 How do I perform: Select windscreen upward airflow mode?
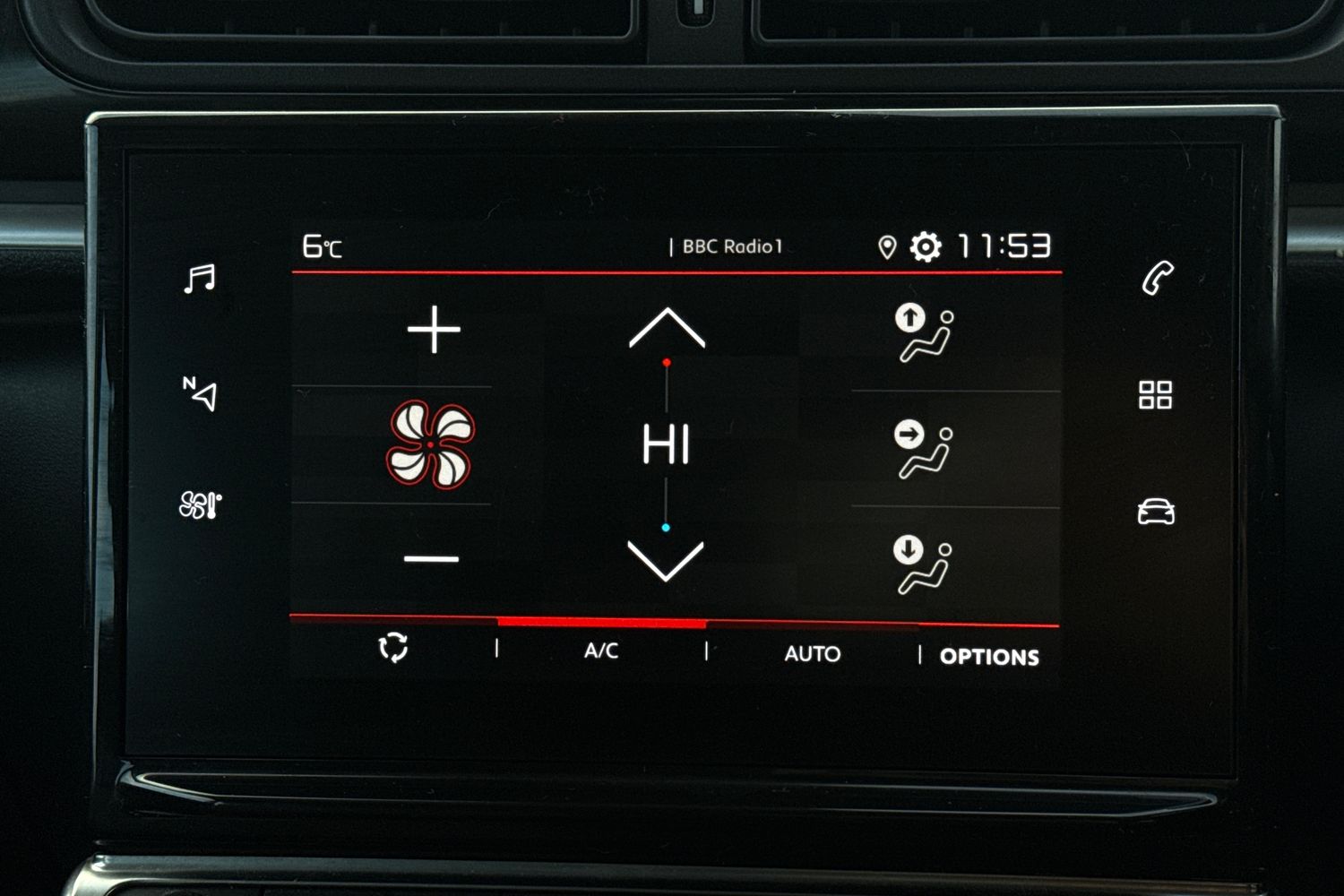click(924, 332)
